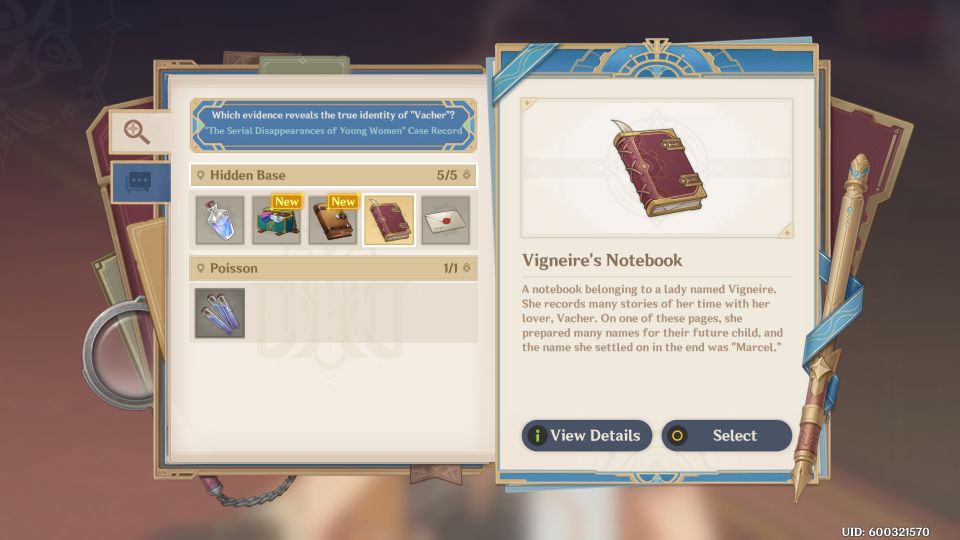
Task: Choose the sealed envelope letter evidence
Action: point(445,220)
